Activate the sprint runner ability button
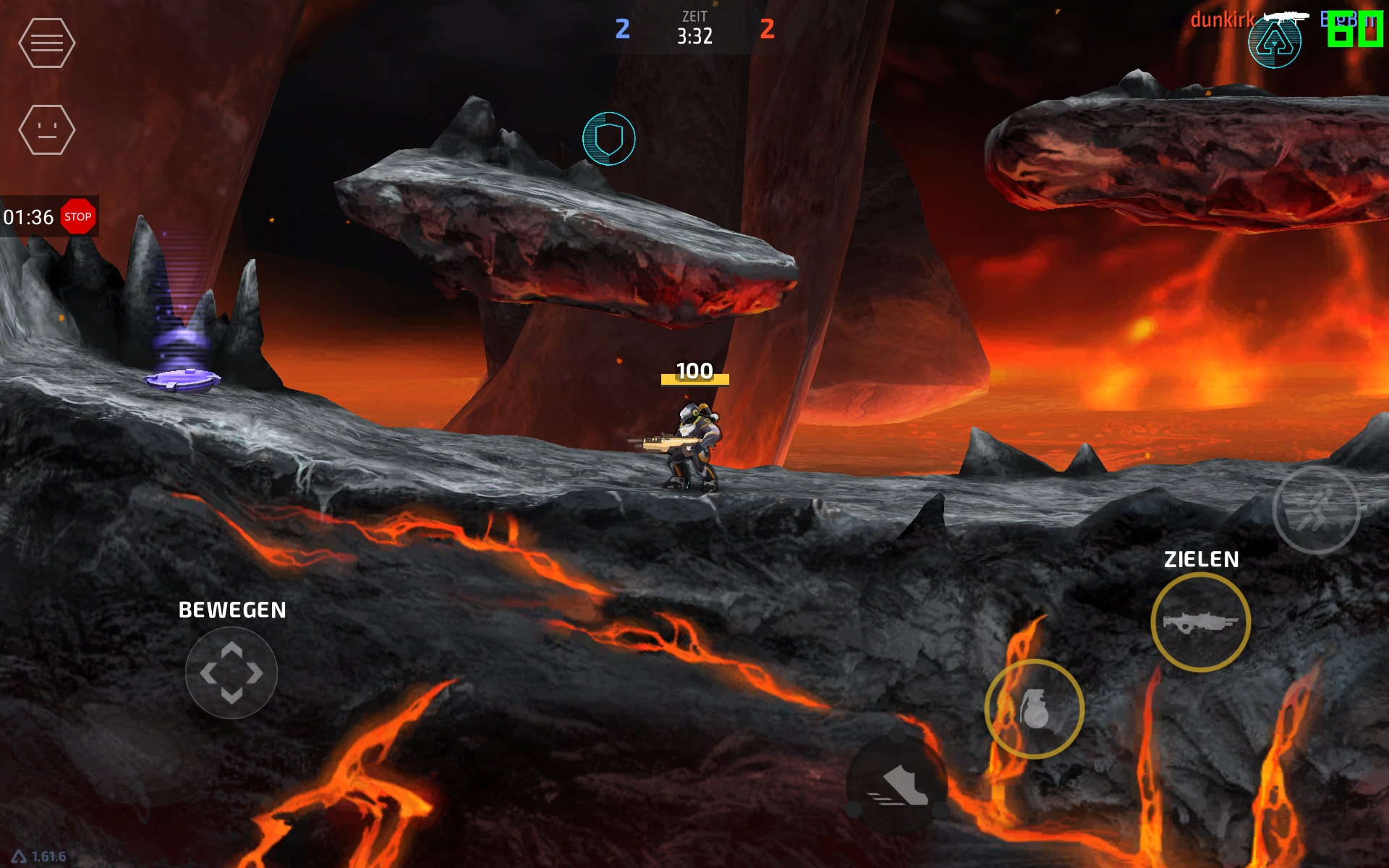 point(1316,510)
